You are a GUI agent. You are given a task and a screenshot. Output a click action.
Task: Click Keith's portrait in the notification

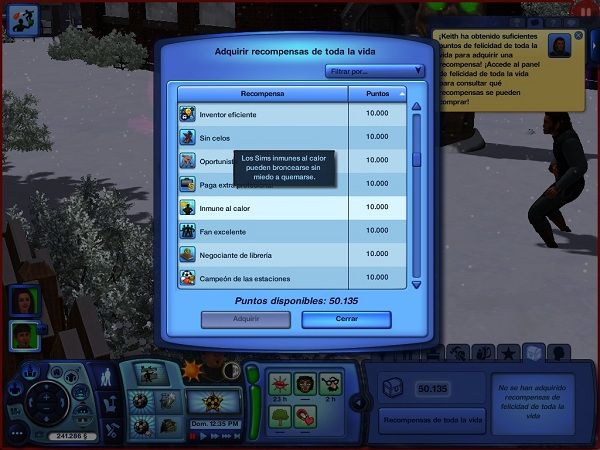coord(559,46)
